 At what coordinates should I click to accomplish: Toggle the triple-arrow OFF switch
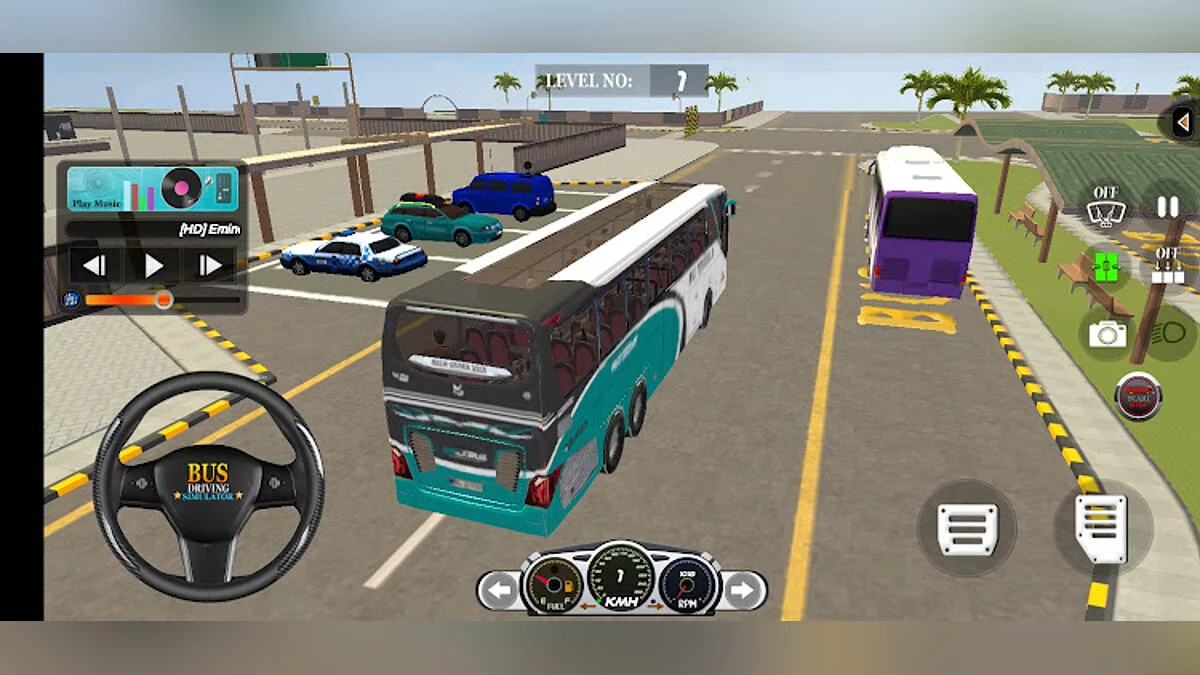[1166, 267]
